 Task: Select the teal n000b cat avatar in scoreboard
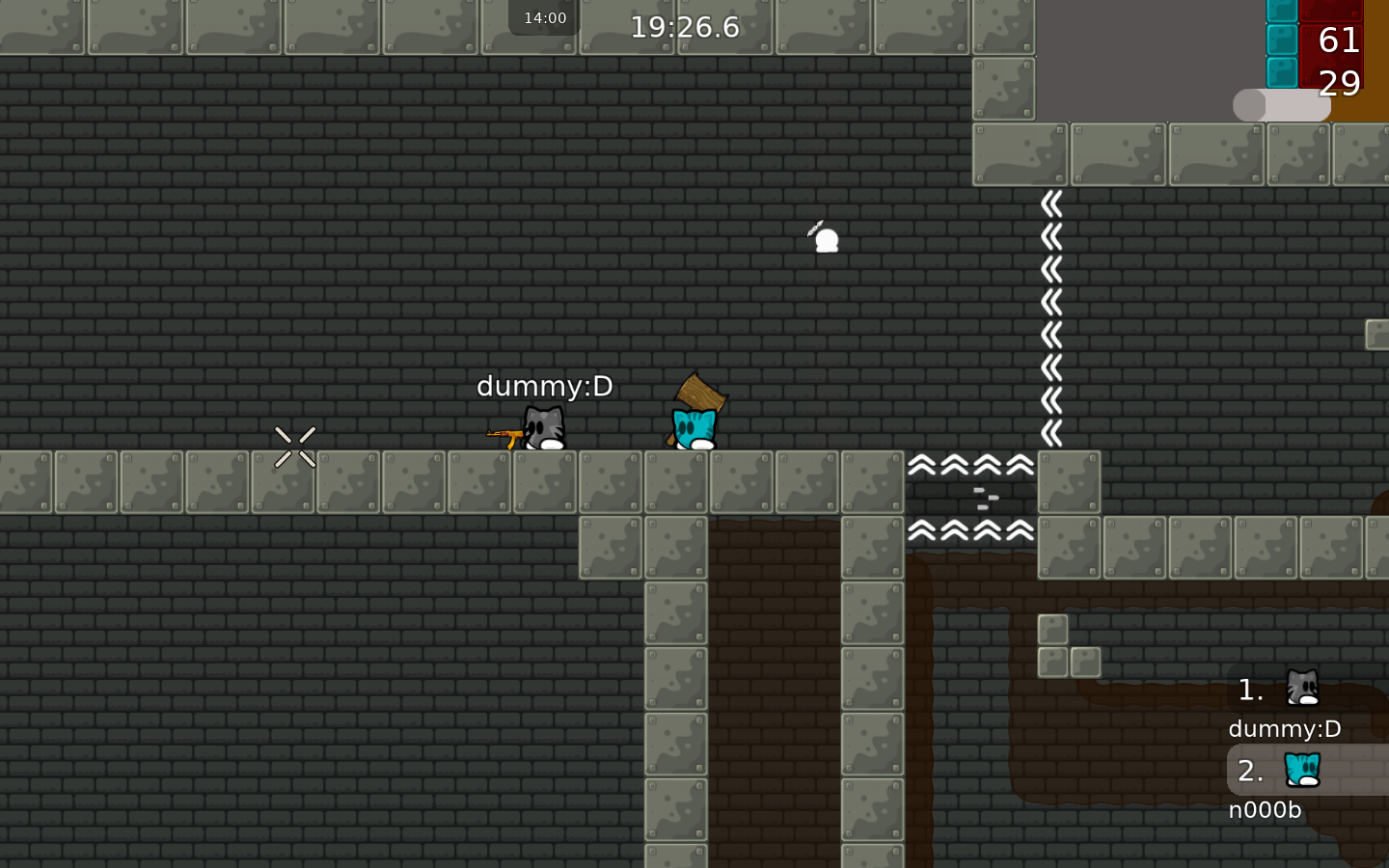(1302, 768)
